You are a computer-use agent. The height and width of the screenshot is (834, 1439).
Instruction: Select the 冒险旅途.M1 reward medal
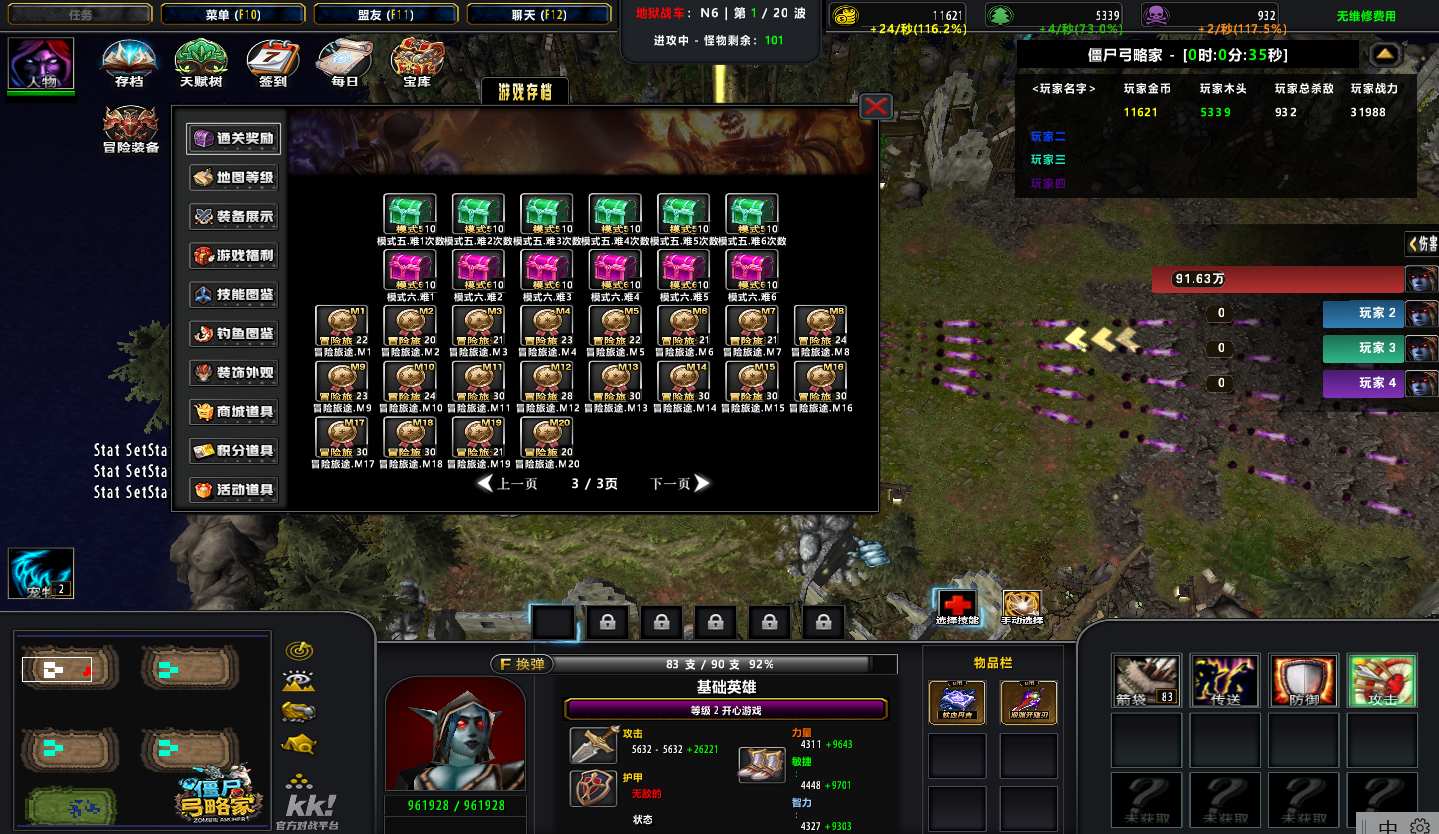(x=341, y=326)
